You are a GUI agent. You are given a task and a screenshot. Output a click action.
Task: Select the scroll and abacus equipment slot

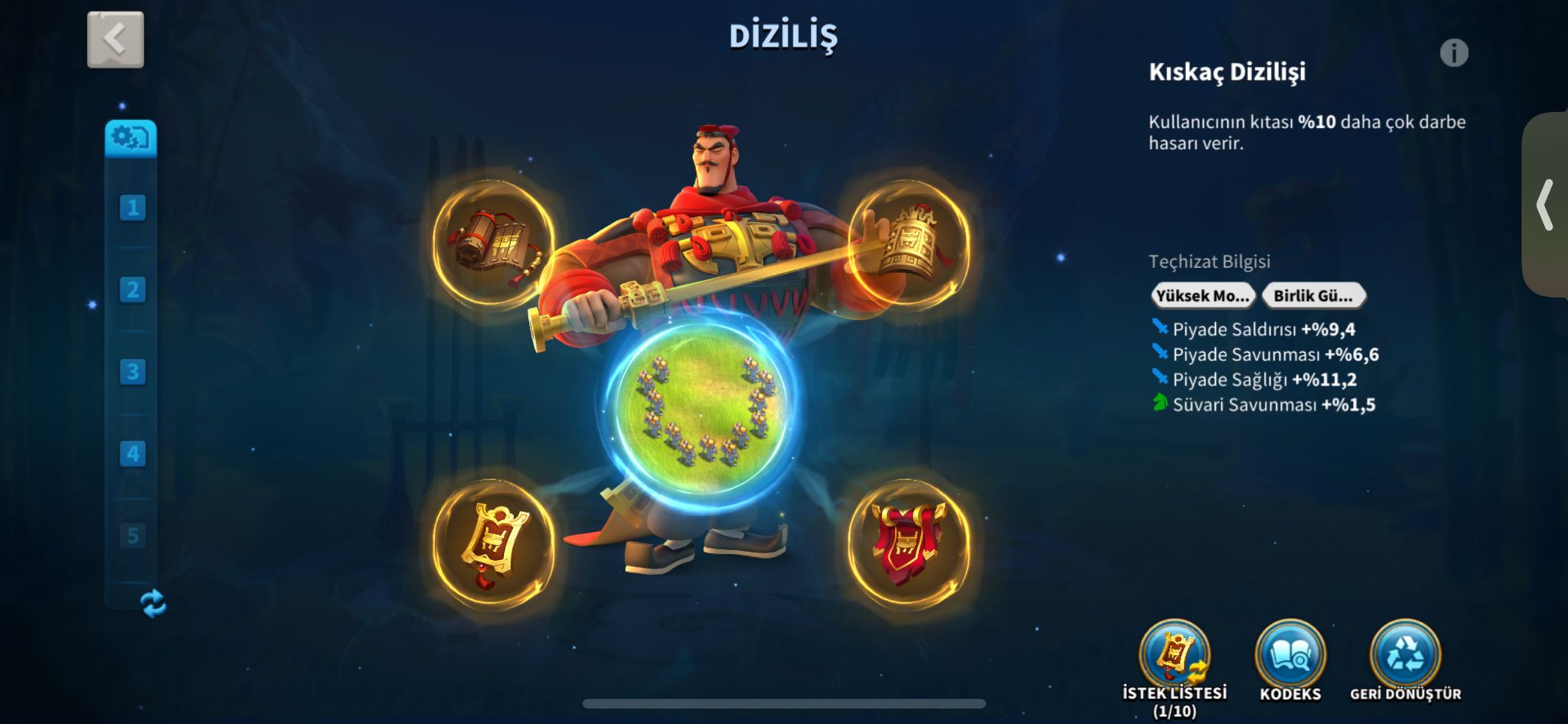pyautogui.click(x=494, y=244)
